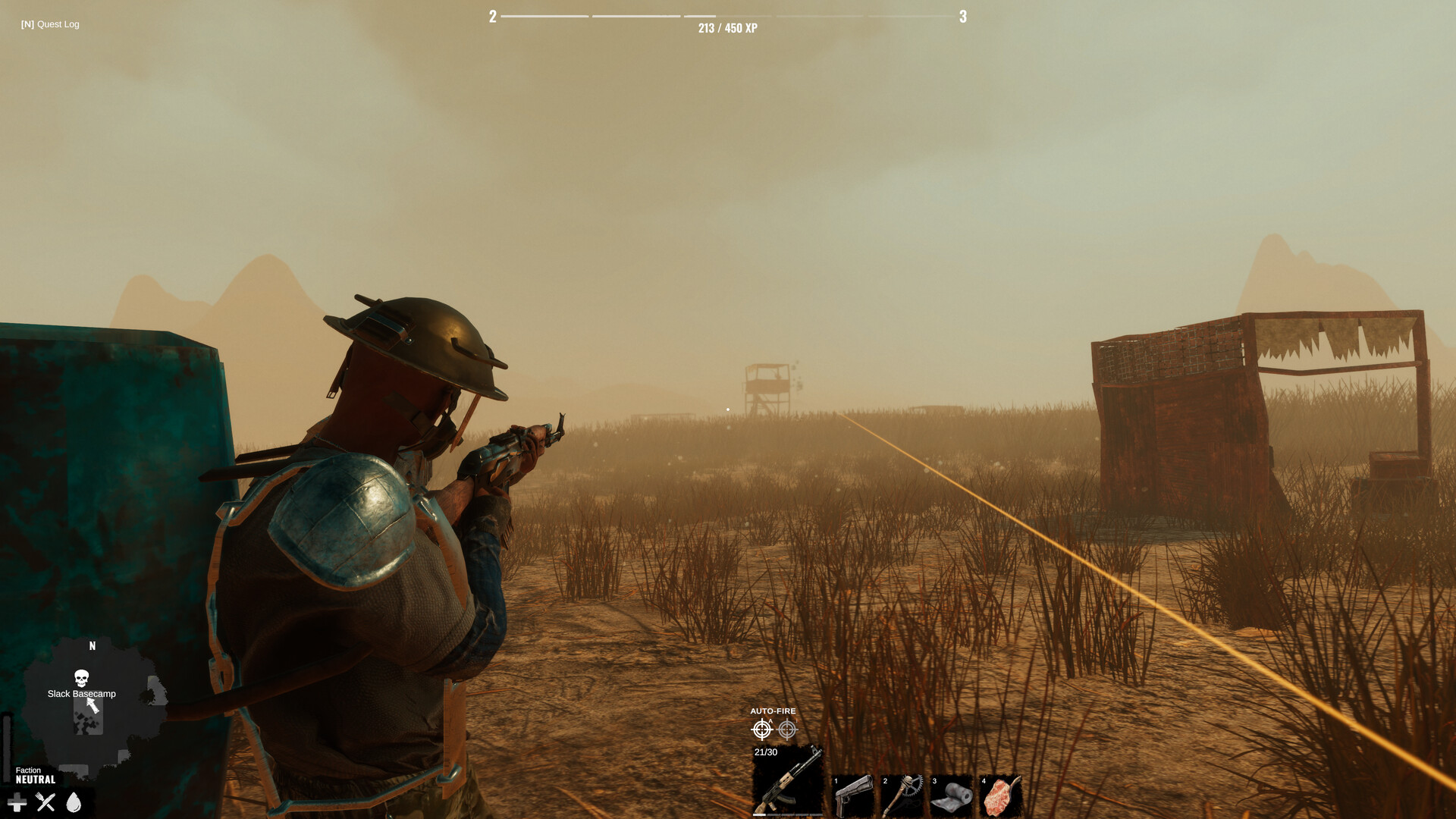Click the level 2 indicator

(x=492, y=15)
